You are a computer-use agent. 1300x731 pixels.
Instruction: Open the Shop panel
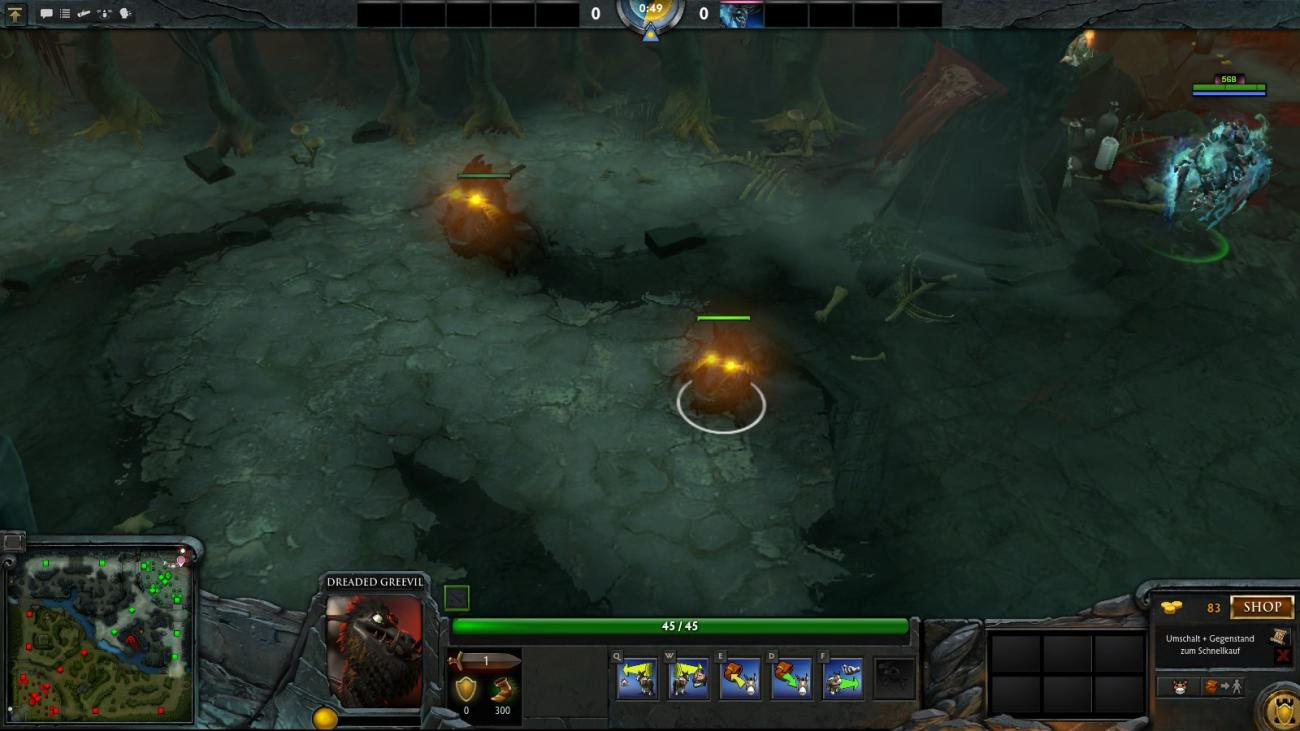[x=1262, y=607]
